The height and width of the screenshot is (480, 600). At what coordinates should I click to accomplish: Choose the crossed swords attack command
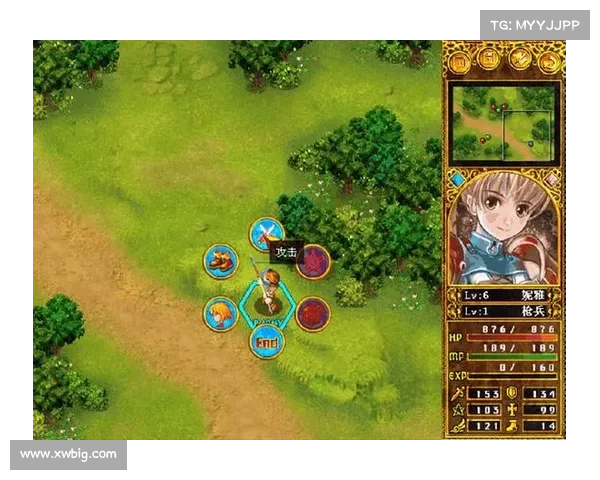point(266,235)
